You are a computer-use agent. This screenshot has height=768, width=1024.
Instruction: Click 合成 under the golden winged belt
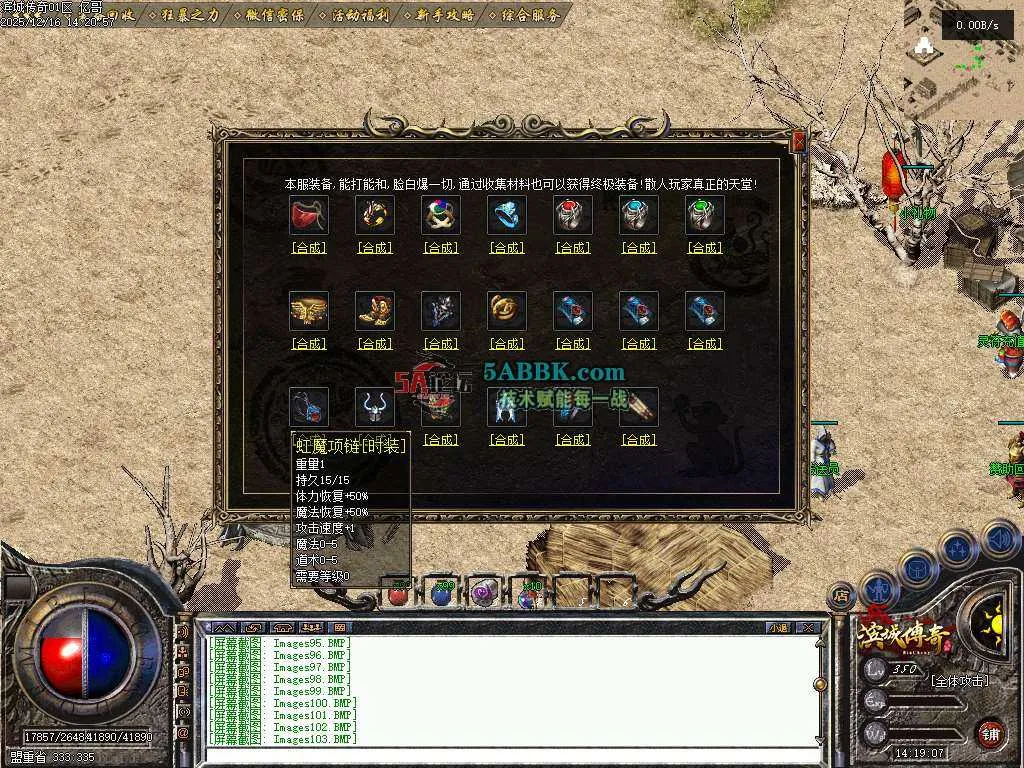point(309,344)
